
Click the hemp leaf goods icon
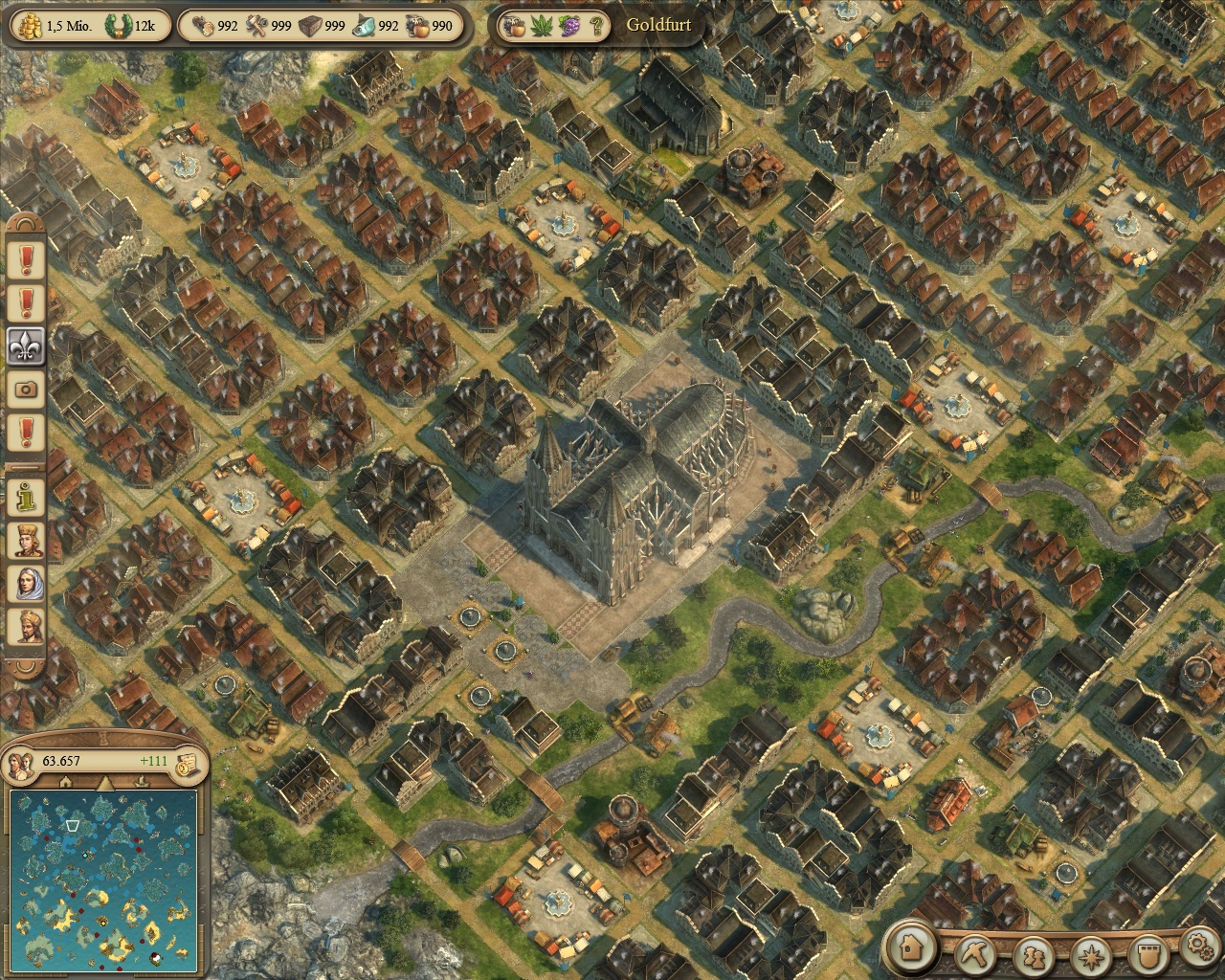(543, 26)
